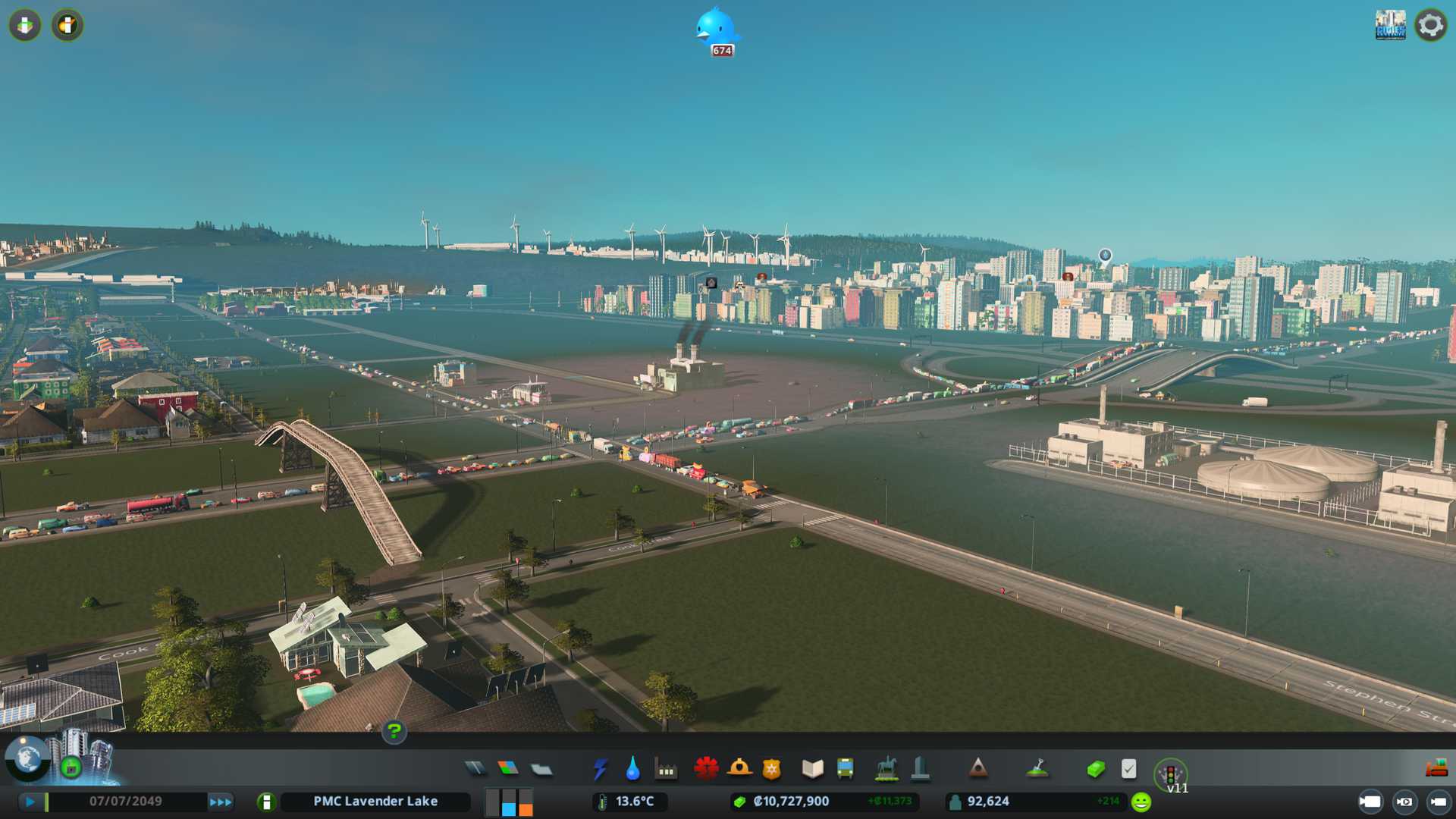Toggle the play/pause simulation button
This screenshot has width=1456, height=819.
tap(30, 802)
